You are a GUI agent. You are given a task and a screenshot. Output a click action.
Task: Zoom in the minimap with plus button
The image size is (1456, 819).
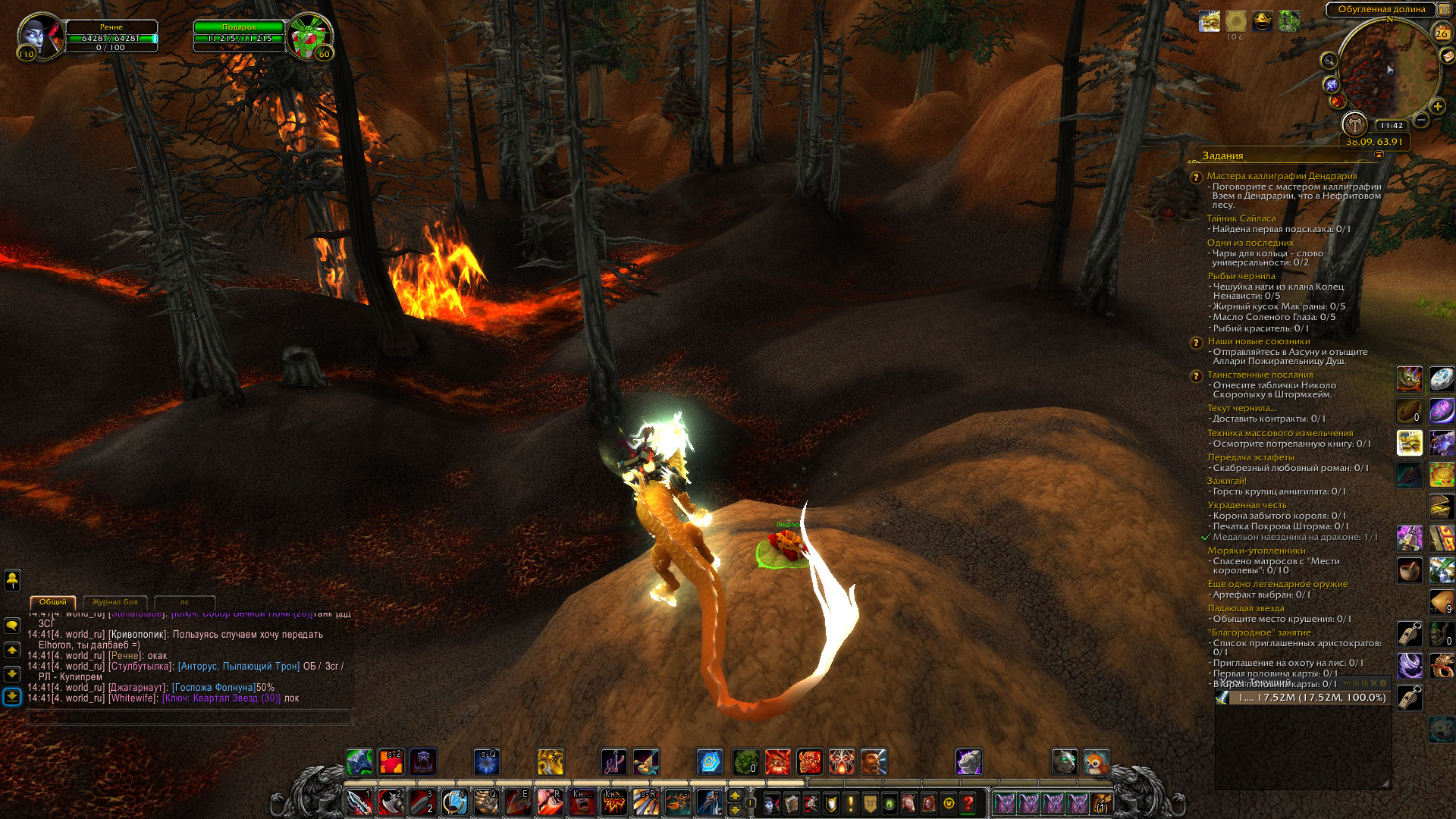(x=1437, y=106)
